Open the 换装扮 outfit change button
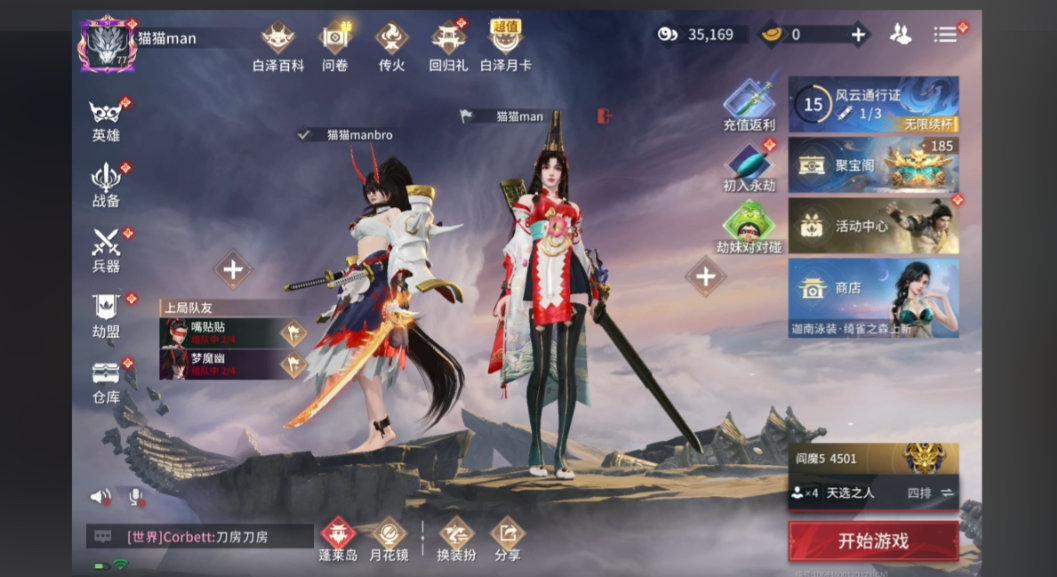Image resolution: width=1057 pixels, height=577 pixels. [x=456, y=539]
